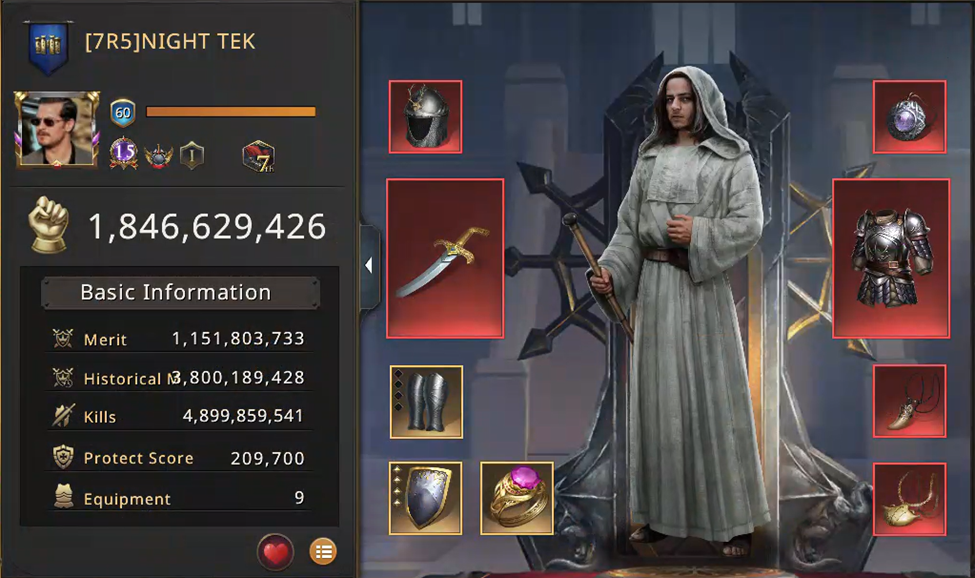Open the 7th rank badge icon
The width and height of the screenshot is (975, 578).
pos(258,156)
